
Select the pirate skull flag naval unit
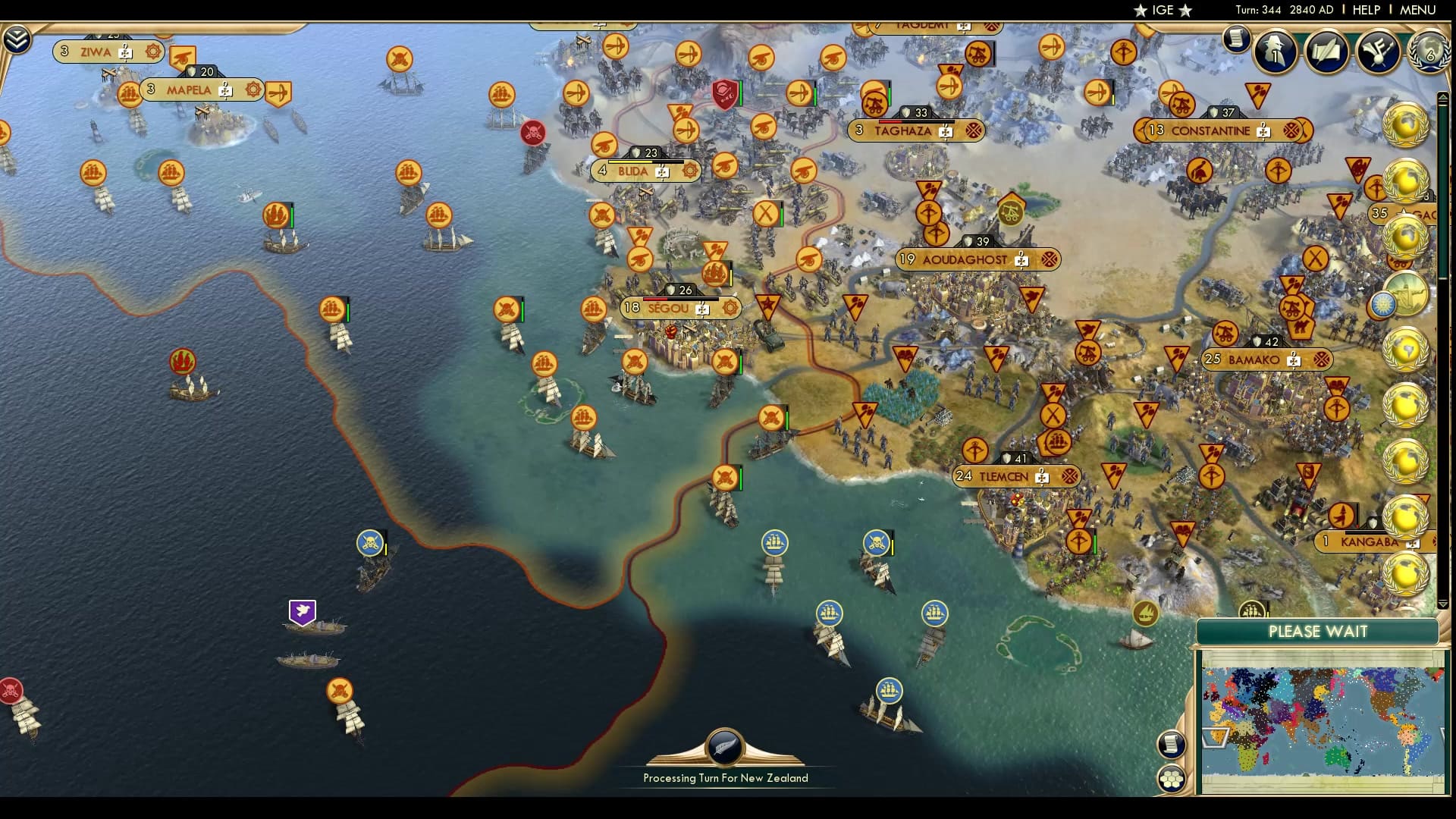[371, 543]
